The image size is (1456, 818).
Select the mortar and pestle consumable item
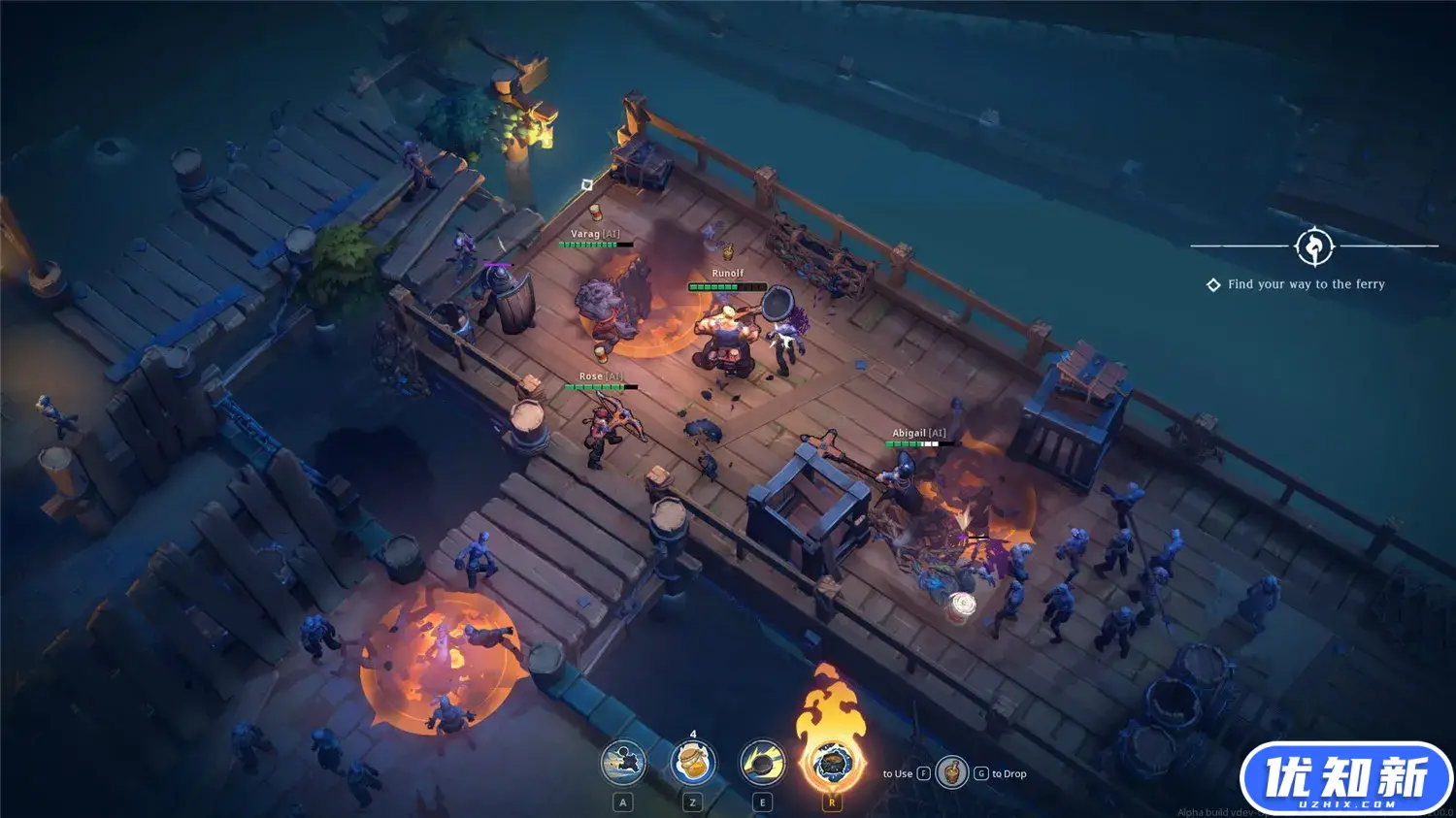(x=952, y=773)
